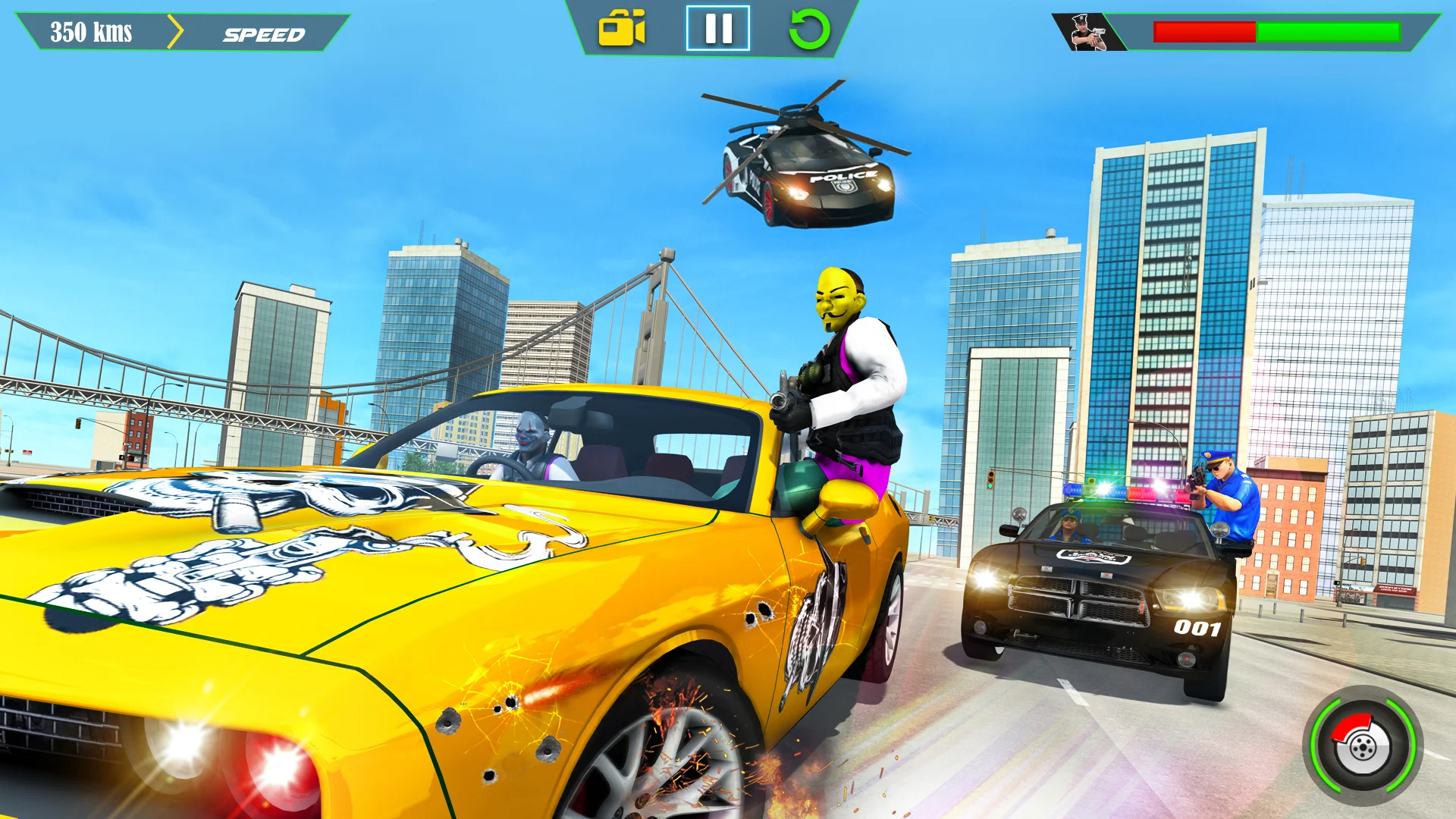The height and width of the screenshot is (819, 1456).
Task: Click the green restart arrow
Action: 811,29
